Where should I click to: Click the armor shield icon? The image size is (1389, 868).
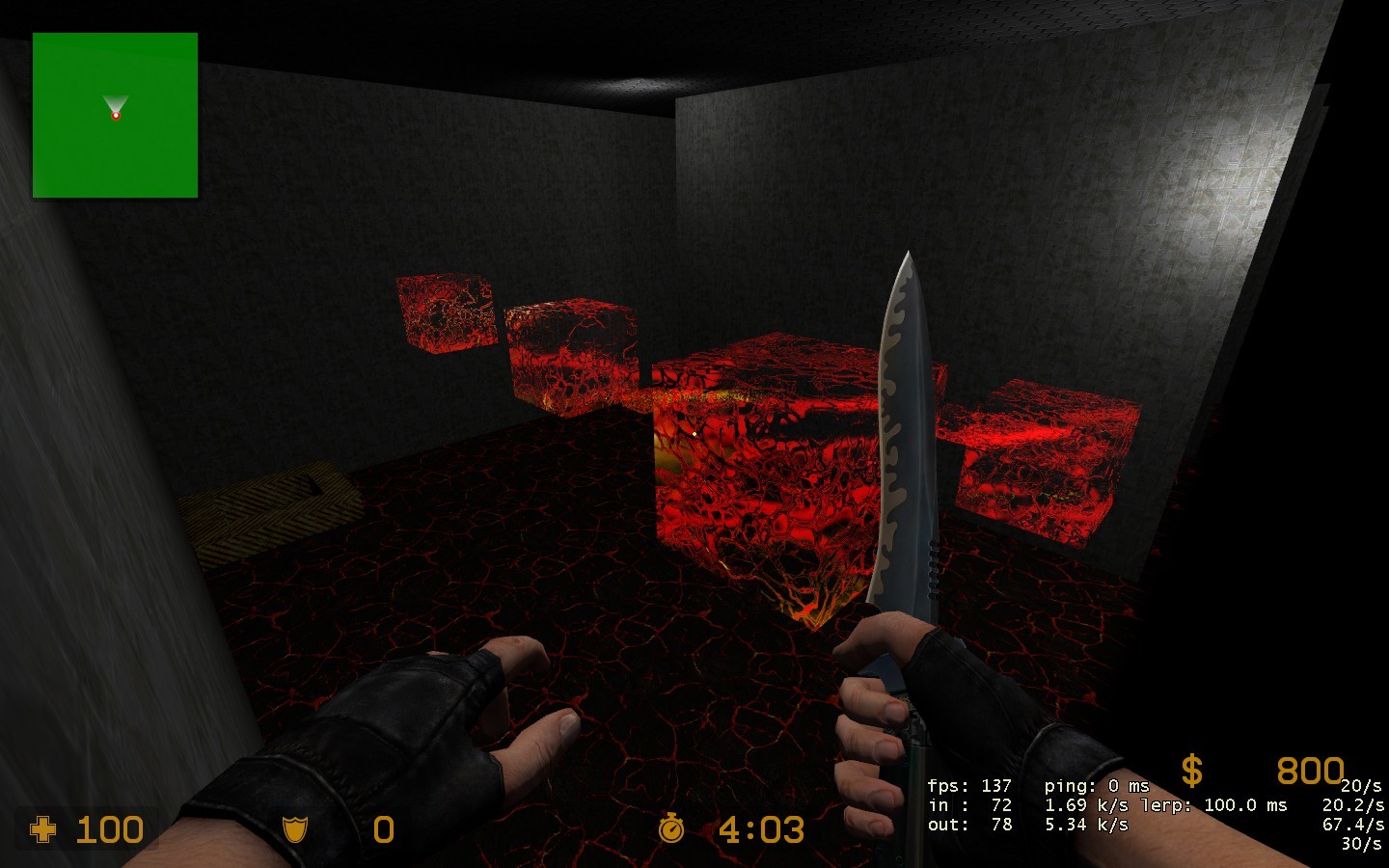click(294, 830)
